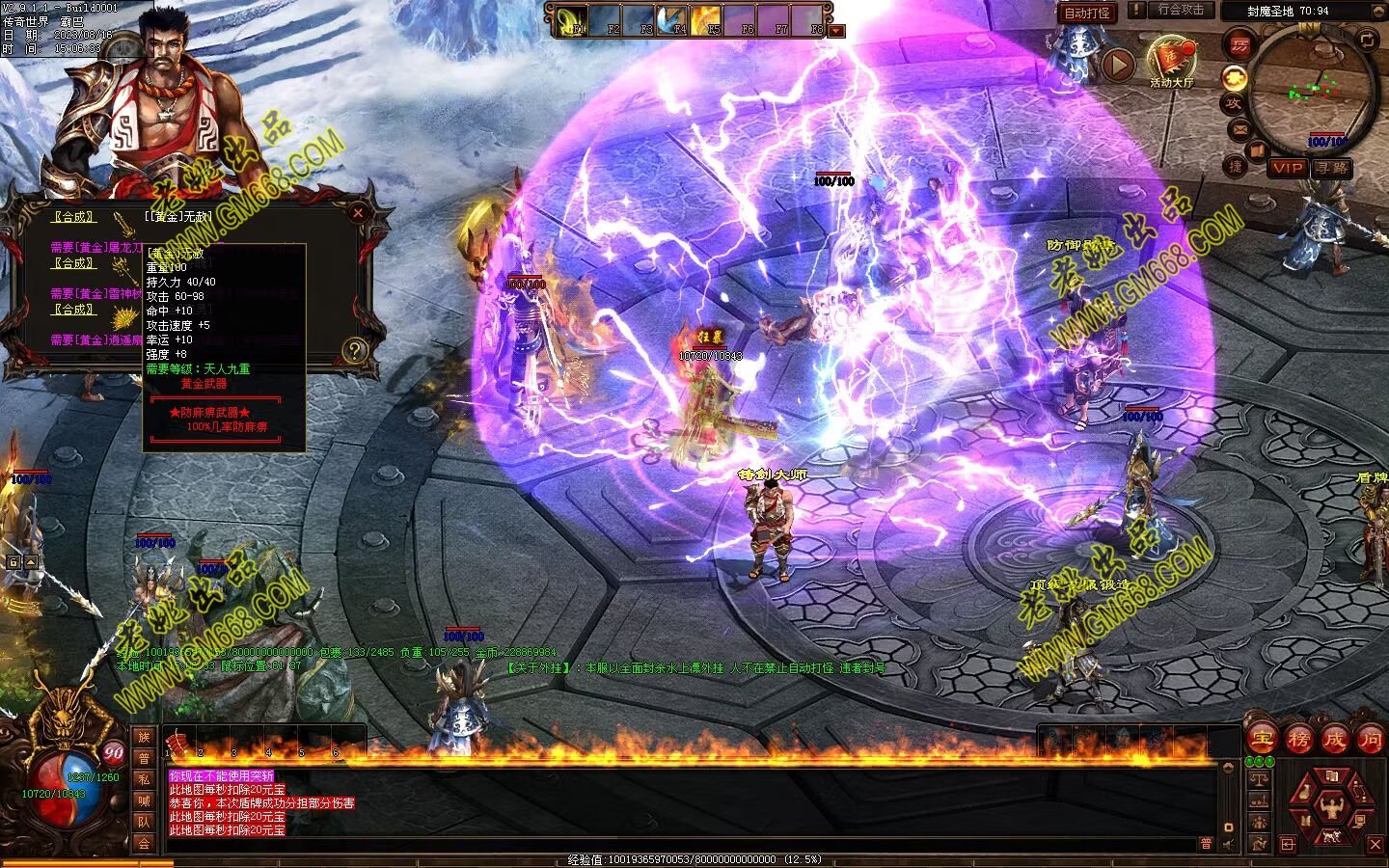Screen dimensions: 1389x868
Task: Close the weapon synthesis dialog
Action: pyautogui.click(x=358, y=213)
